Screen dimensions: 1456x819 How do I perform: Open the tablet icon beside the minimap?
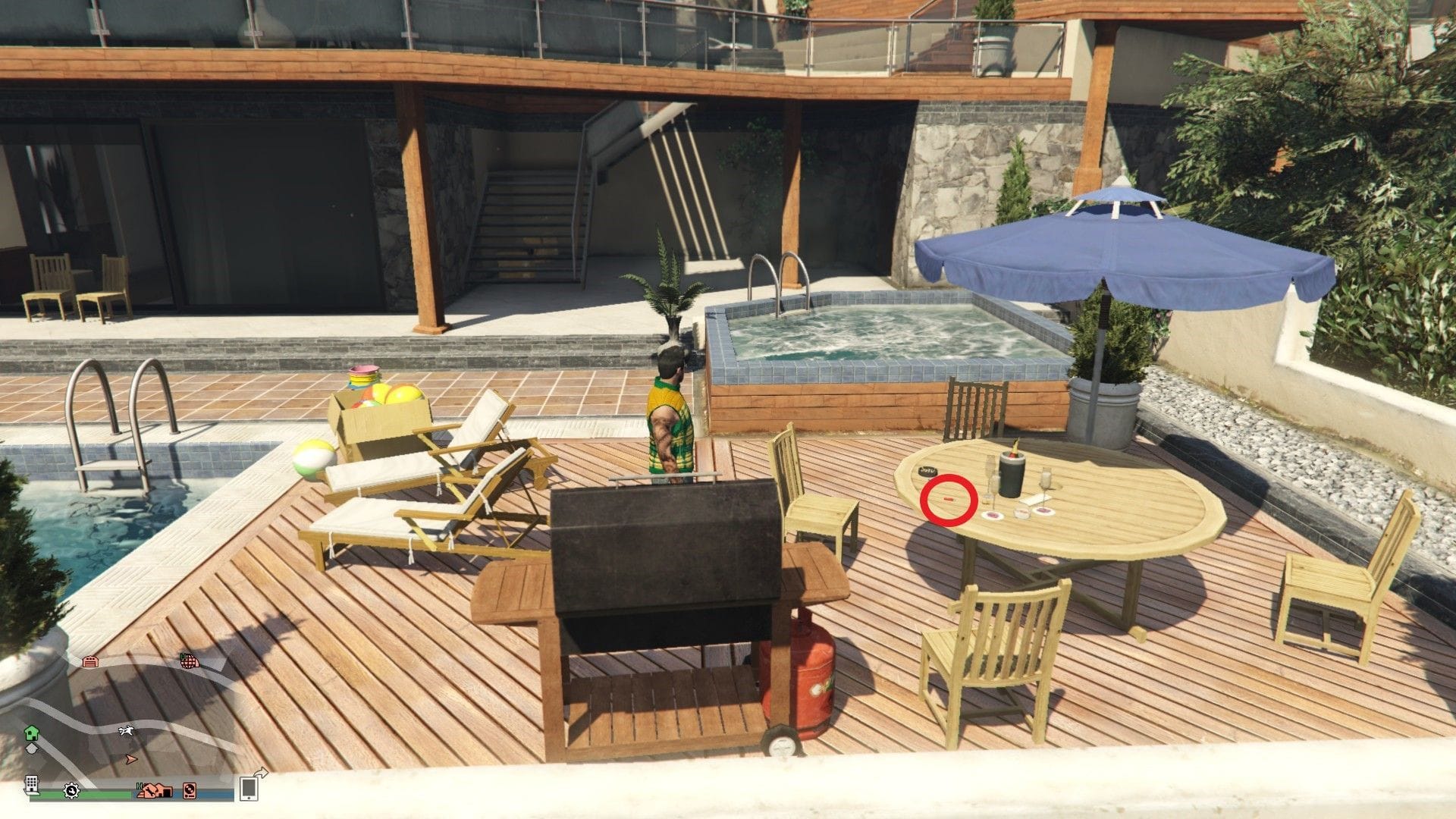249,789
